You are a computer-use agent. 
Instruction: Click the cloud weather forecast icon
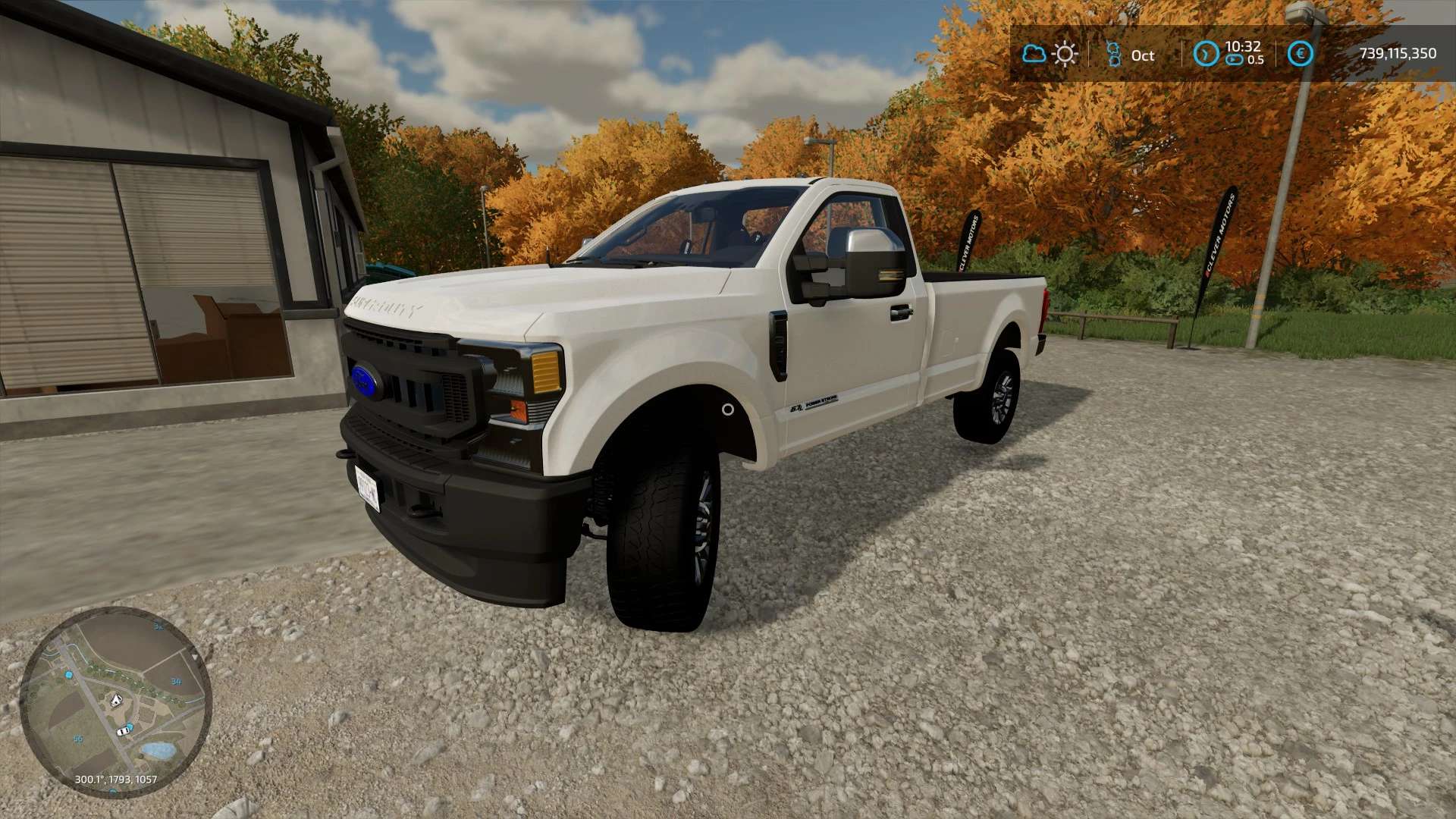point(1034,54)
